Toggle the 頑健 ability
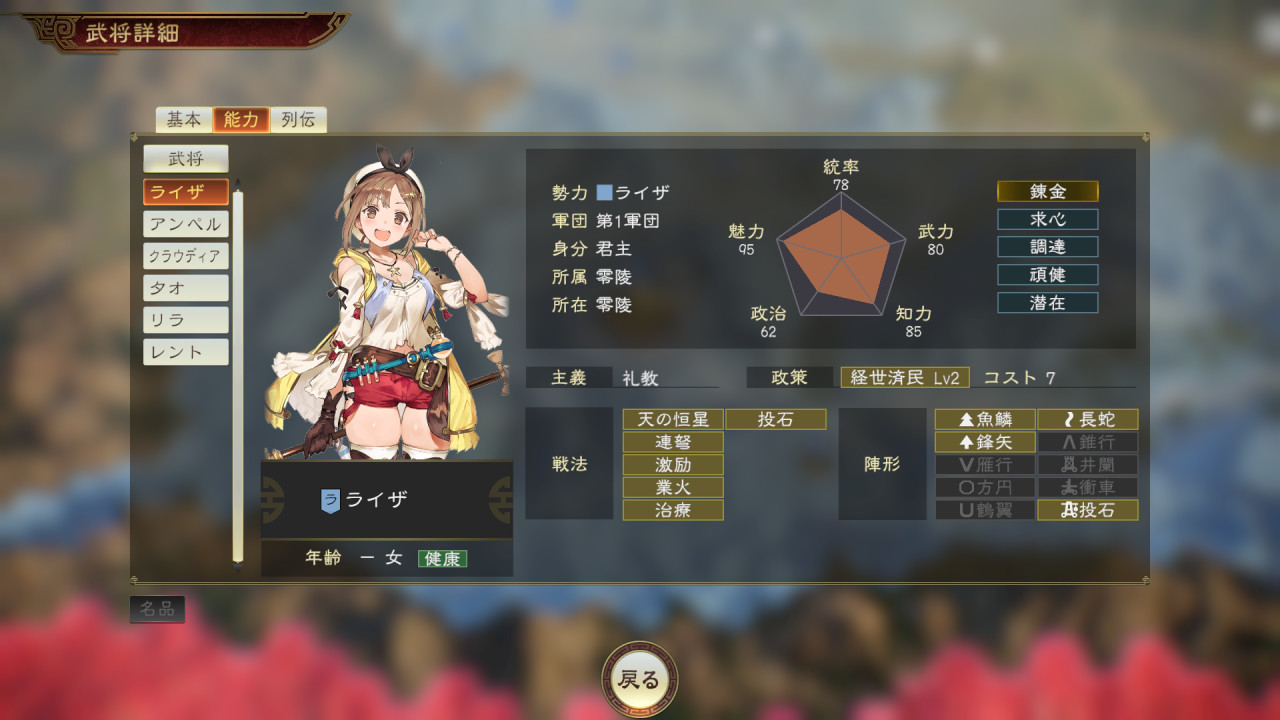Screen dimensions: 1280x720 [x=1047, y=275]
